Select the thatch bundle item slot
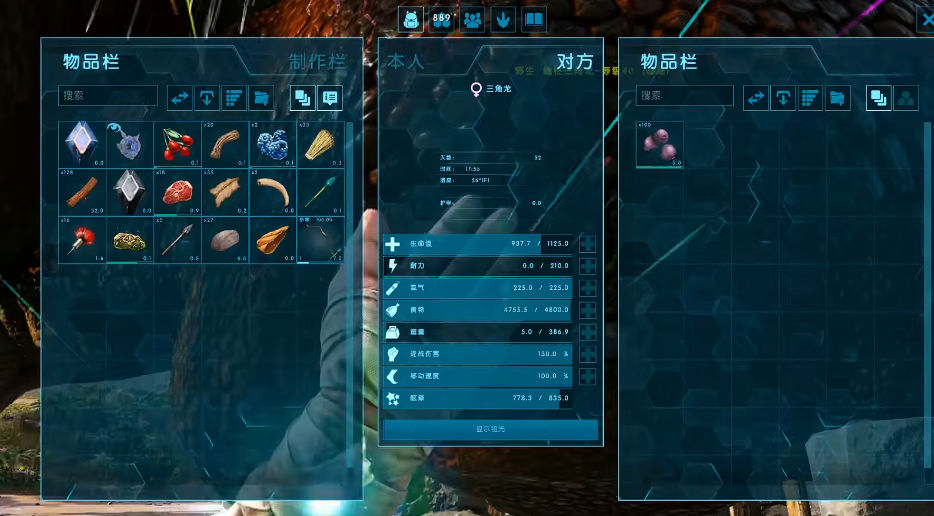 click(x=320, y=144)
